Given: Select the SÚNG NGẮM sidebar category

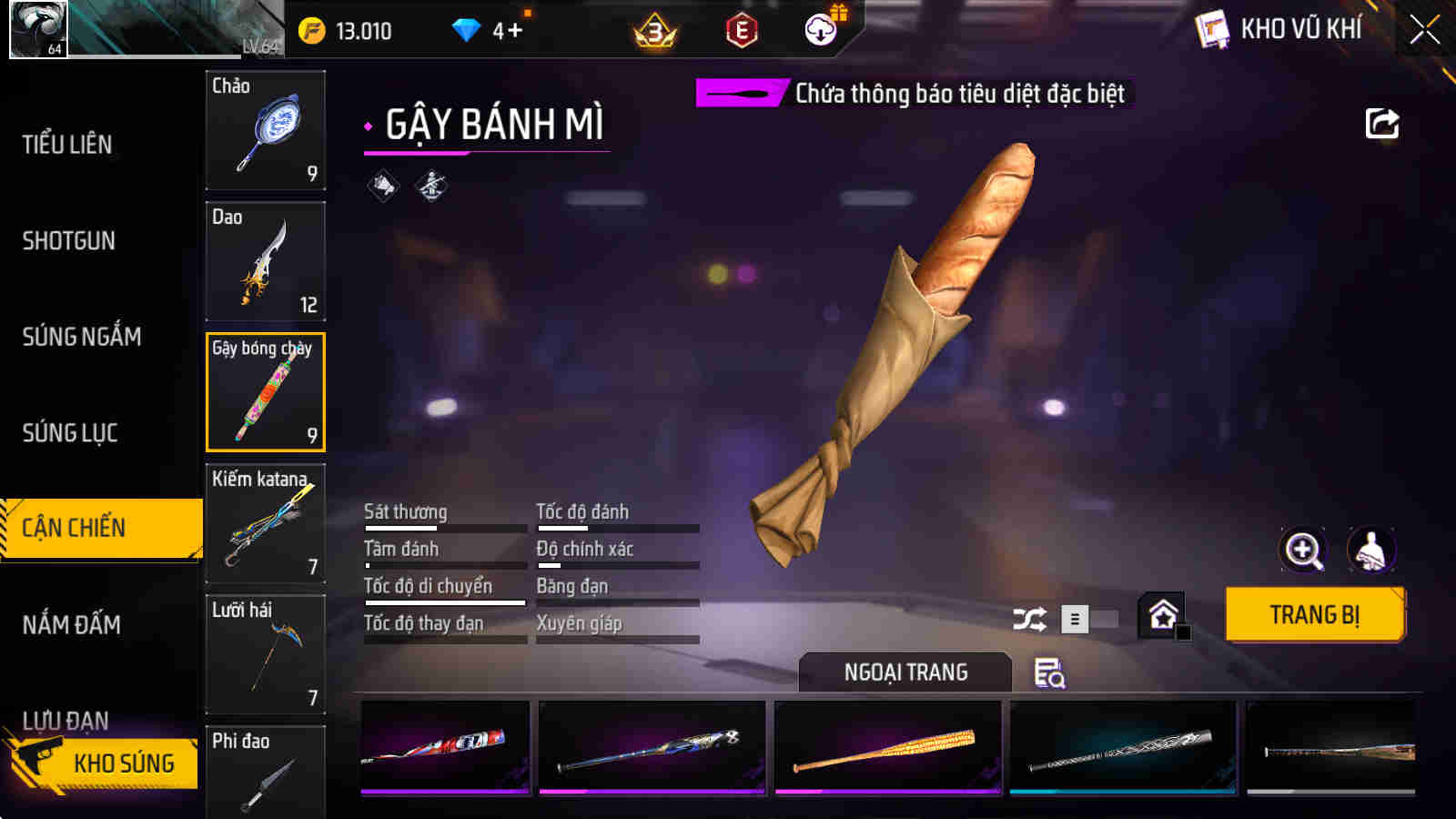Looking at the screenshot, I should point(80,337).
